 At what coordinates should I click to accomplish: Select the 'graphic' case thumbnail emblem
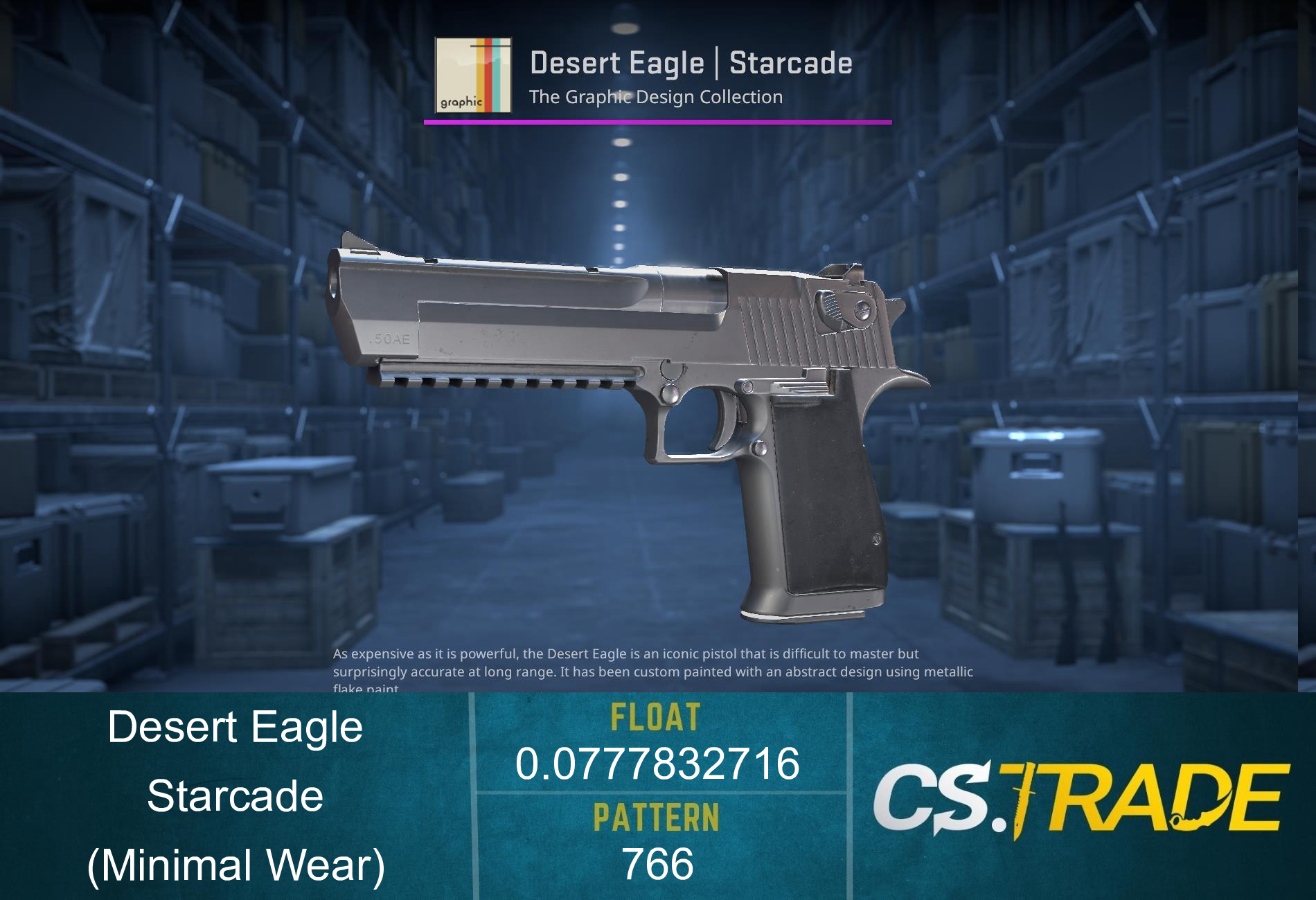(x=473, y=76)
